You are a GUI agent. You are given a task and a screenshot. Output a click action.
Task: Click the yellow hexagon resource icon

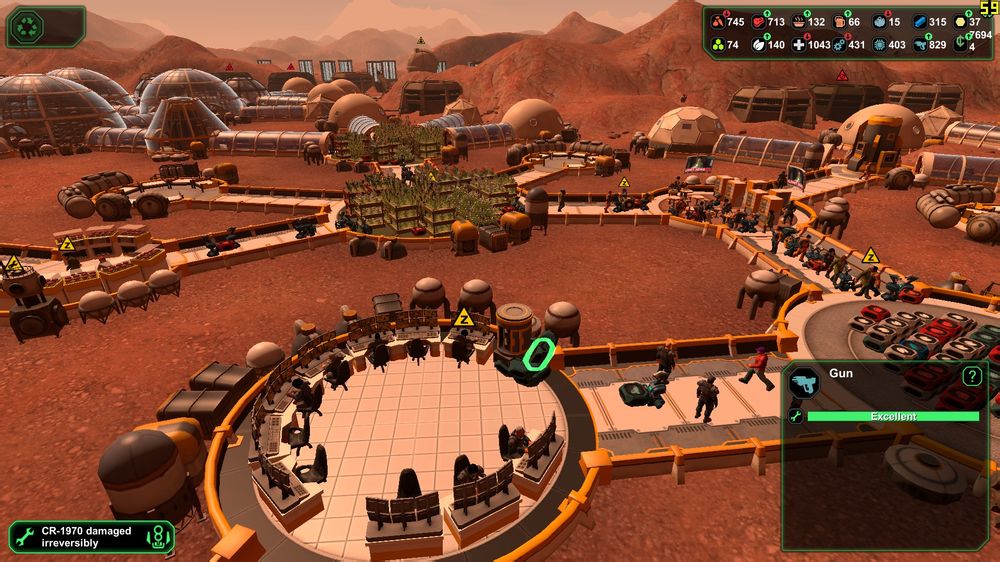[x=960, y=22]
